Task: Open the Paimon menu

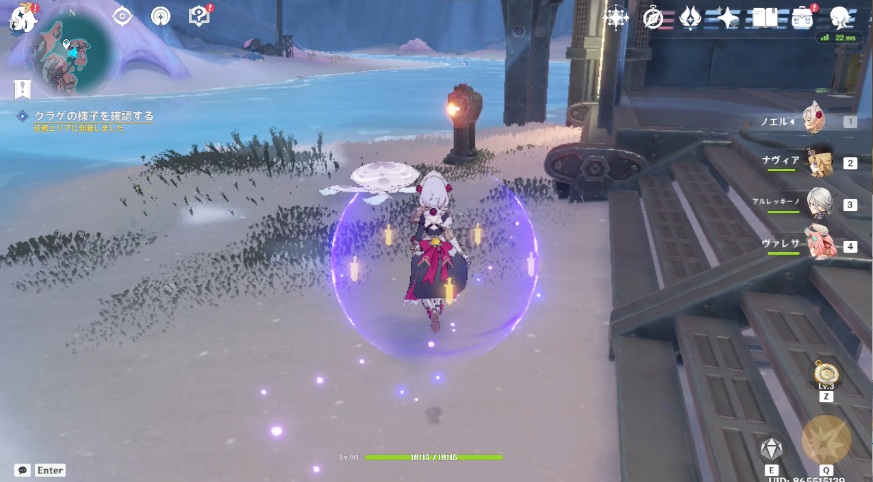Action: [23, 19]
